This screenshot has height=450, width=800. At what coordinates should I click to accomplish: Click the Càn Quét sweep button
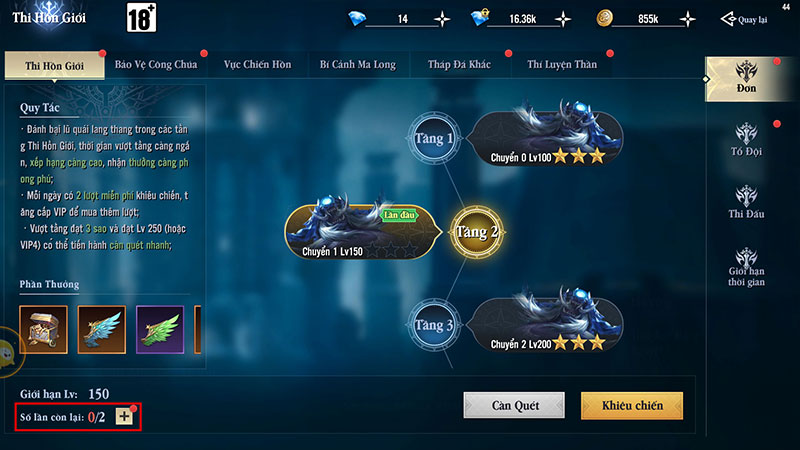click(515, 405)
